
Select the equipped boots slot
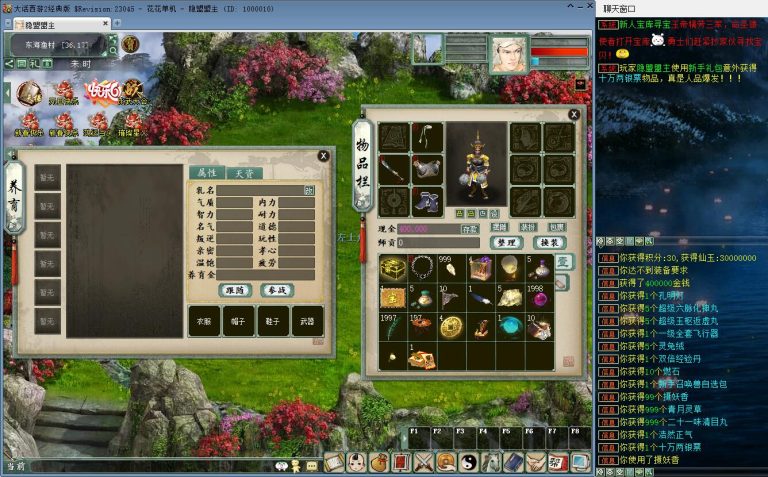pos(428,201)
